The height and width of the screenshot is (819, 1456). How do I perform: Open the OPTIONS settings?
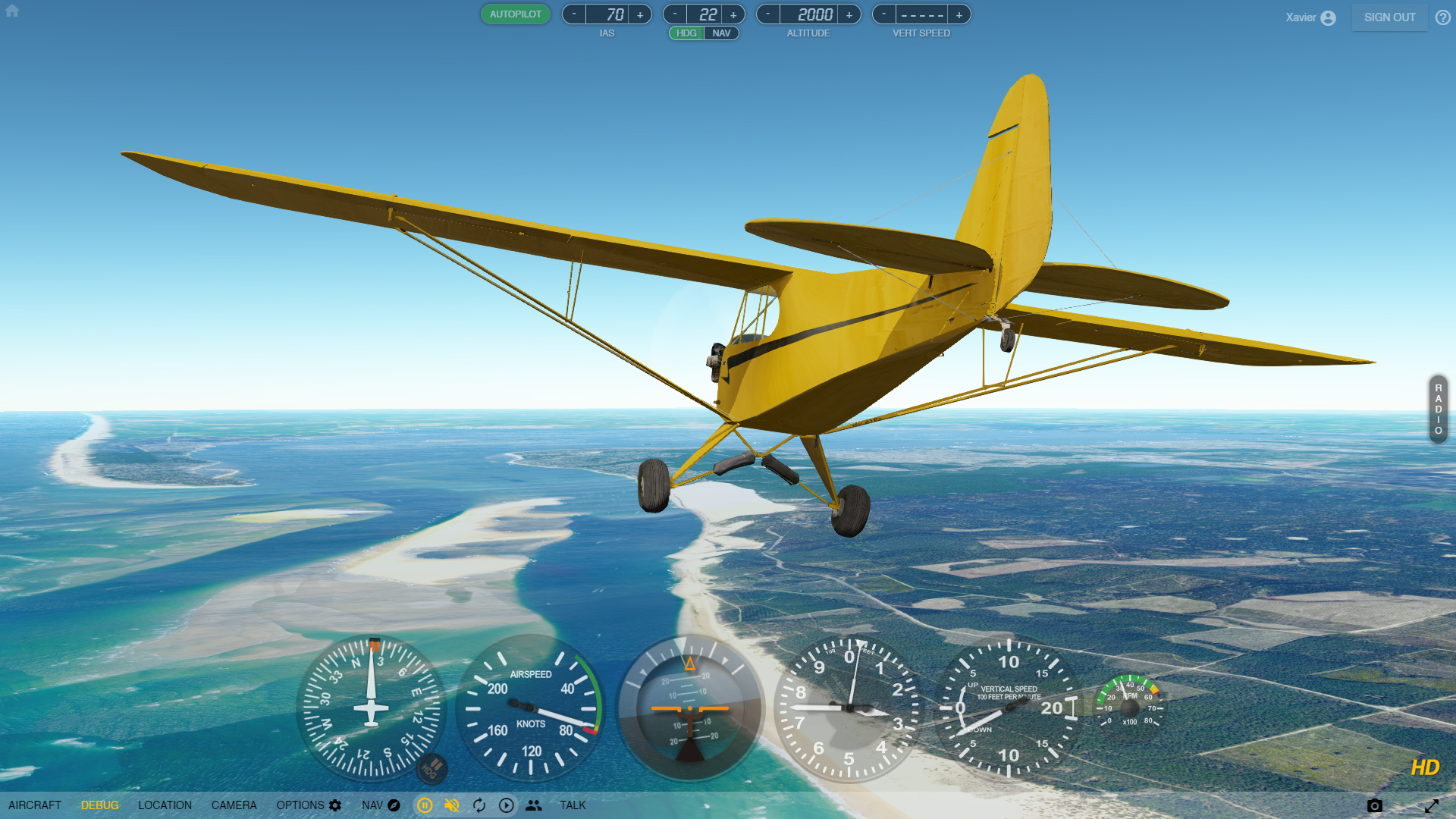click(309, 805)
